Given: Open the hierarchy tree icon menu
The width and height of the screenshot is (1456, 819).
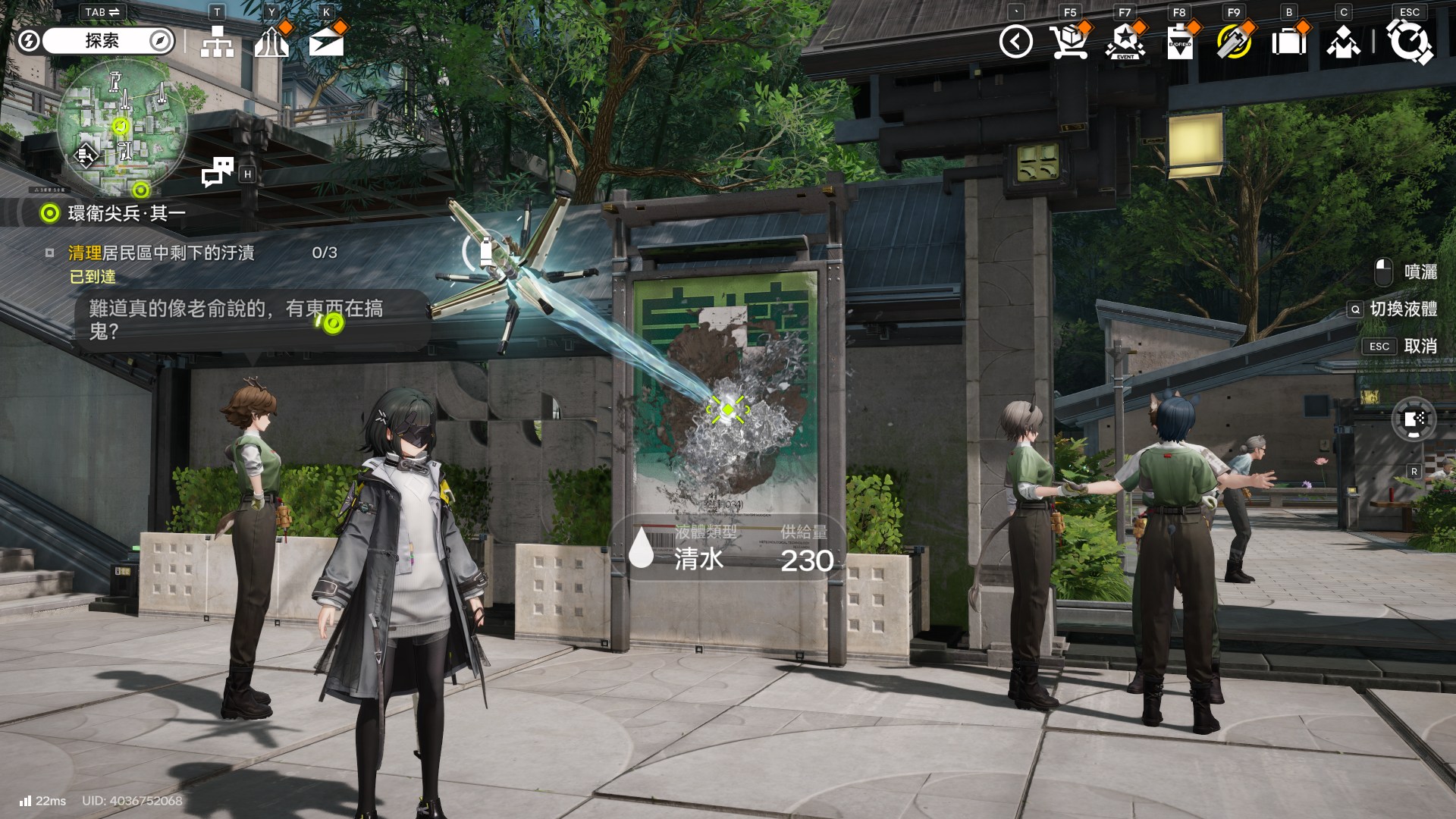Looking at the screenshot, I should coord(217,42).
